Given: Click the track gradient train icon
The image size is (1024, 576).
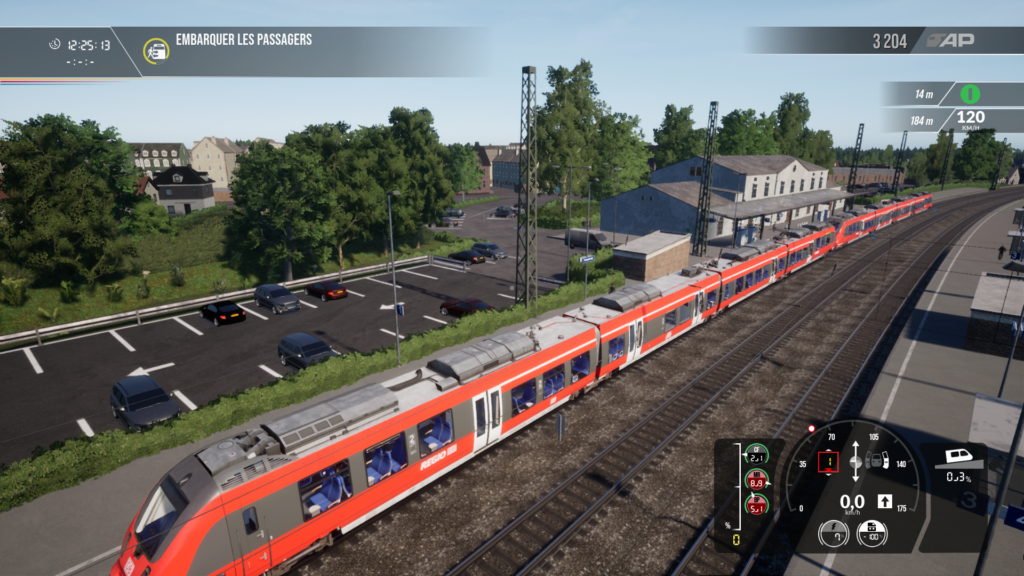Looking at the screenshot, I should coord(956,457).
